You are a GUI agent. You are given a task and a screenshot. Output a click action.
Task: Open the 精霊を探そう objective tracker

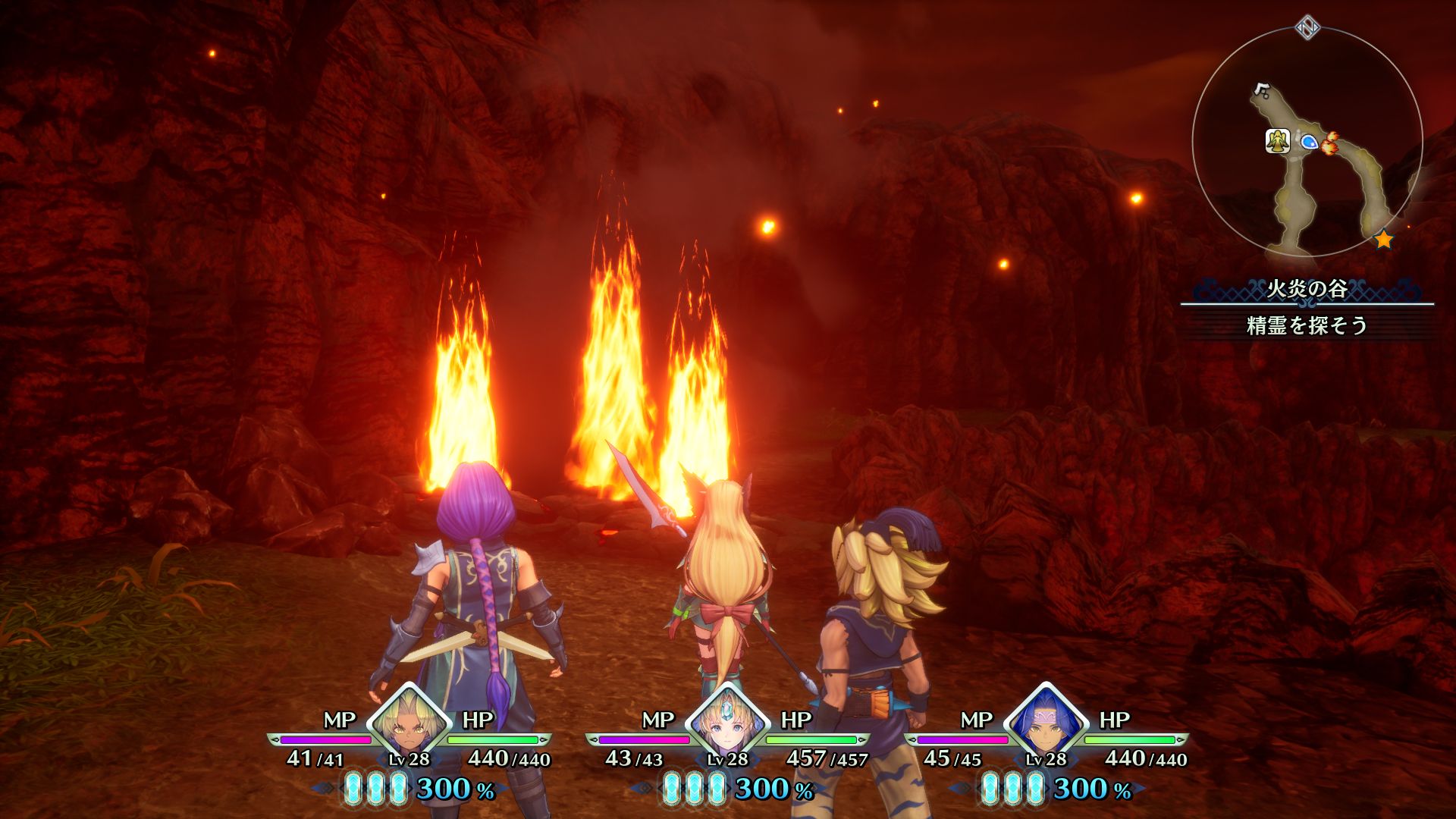click(x=1307, y=325)
